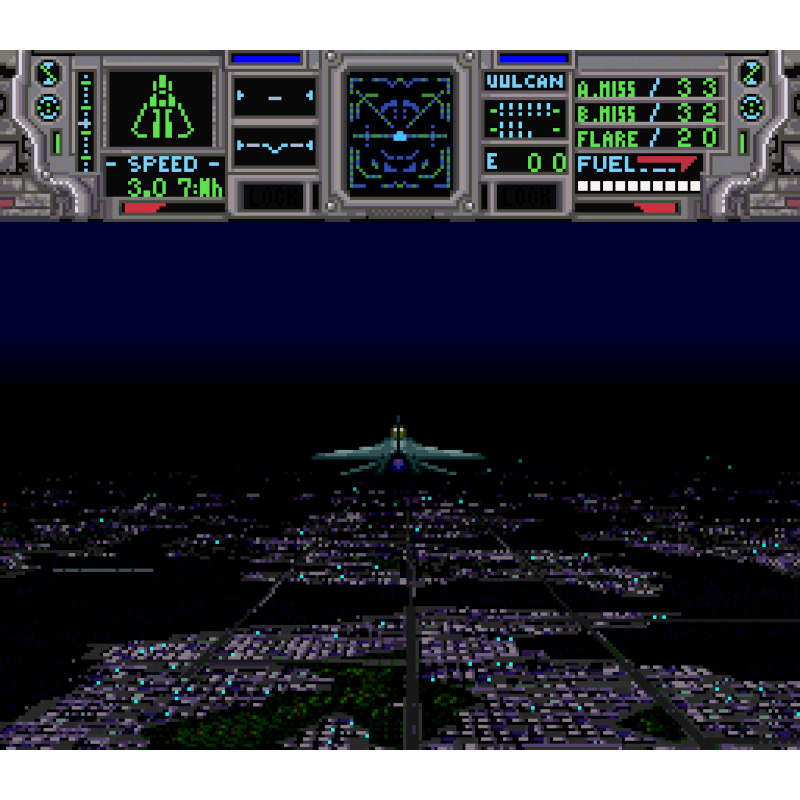Select the central radar scope display
Image resolution: width=800 pixels, height=800 pixels.
pyautogui.click(x=399, y=130)
